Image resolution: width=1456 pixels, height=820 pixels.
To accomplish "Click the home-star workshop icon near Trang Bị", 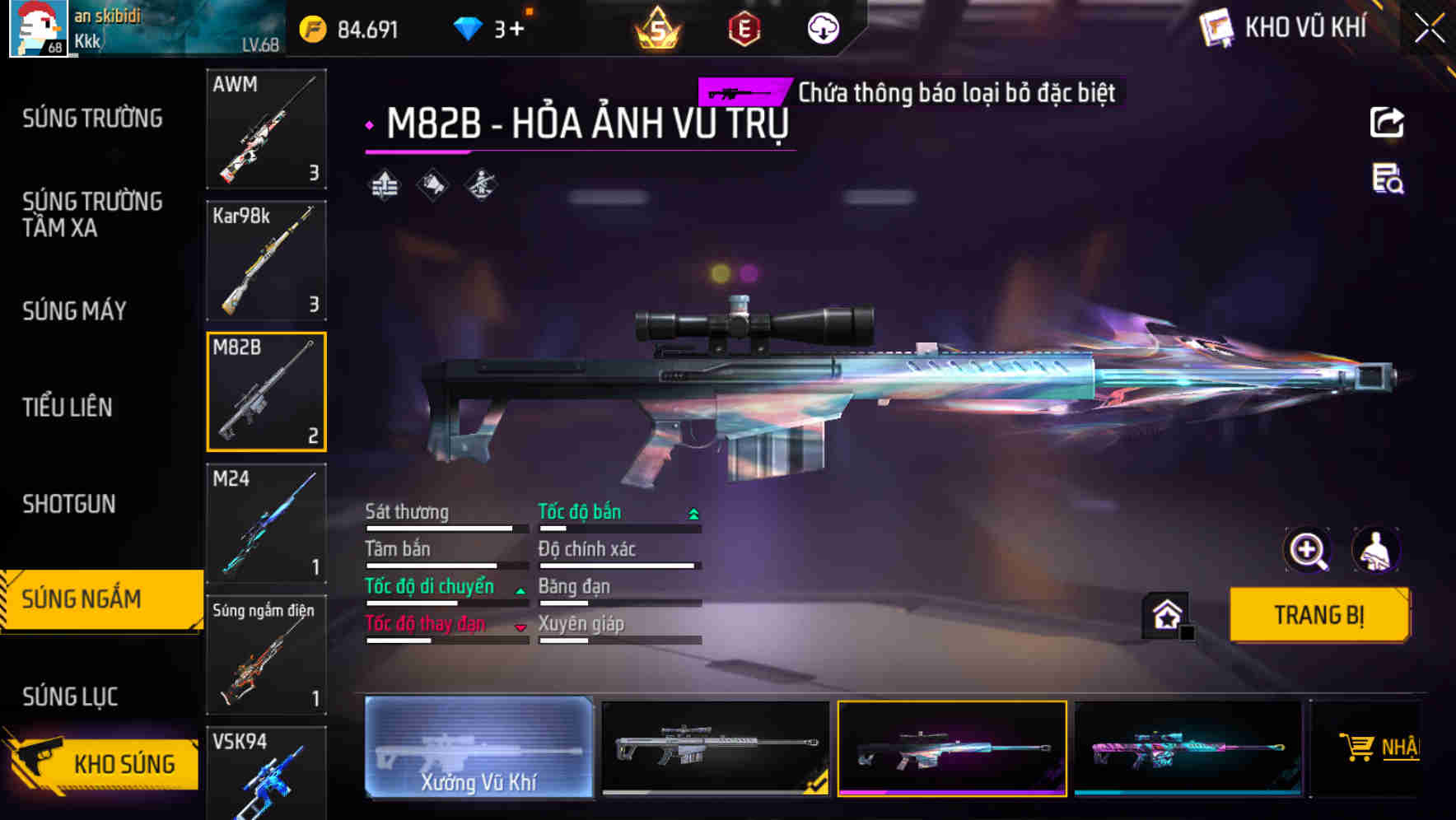I will click(1164, 614).
